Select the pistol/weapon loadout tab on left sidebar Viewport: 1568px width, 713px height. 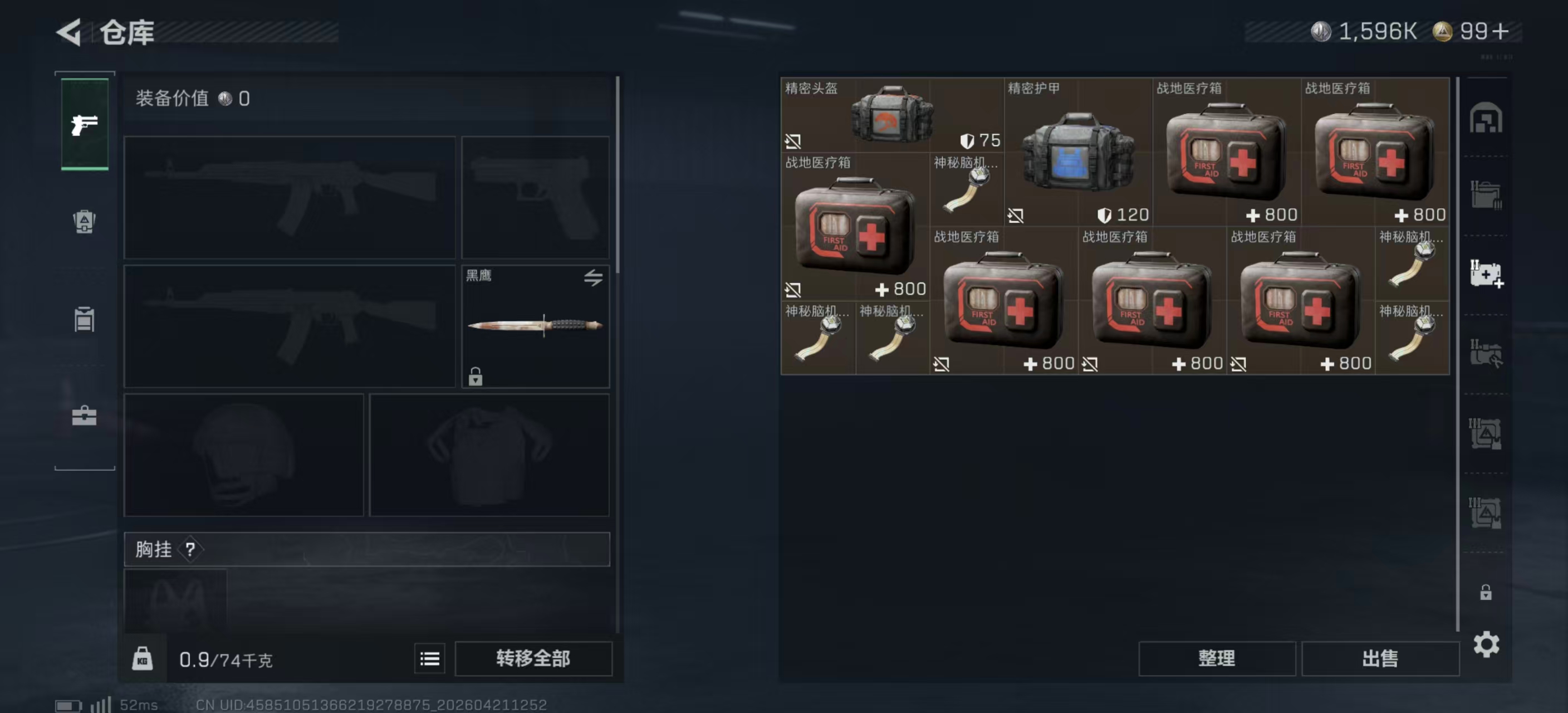pyautogui.click(x=84, y=124)
